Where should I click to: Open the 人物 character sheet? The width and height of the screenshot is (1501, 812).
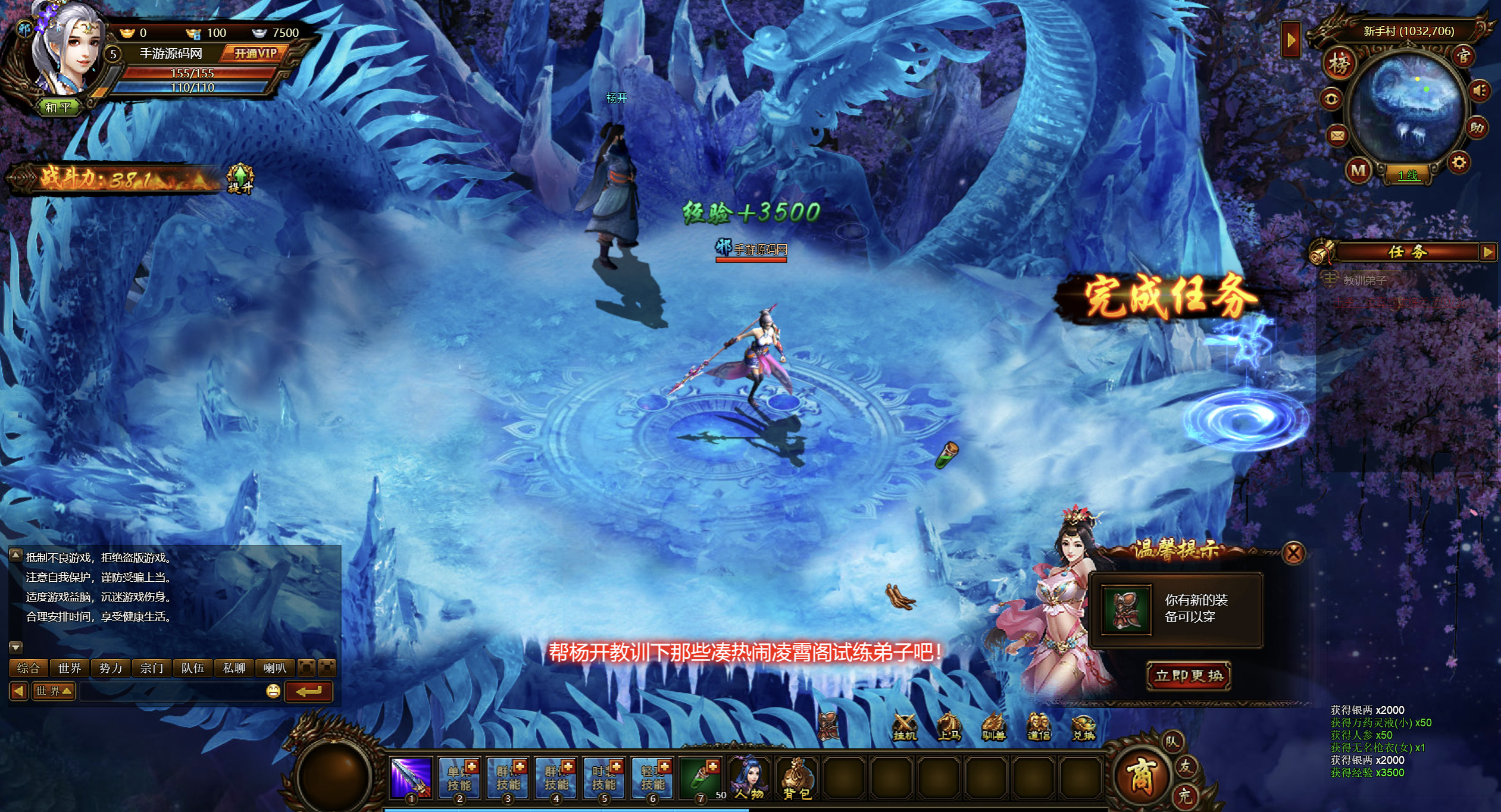(749, 777)
